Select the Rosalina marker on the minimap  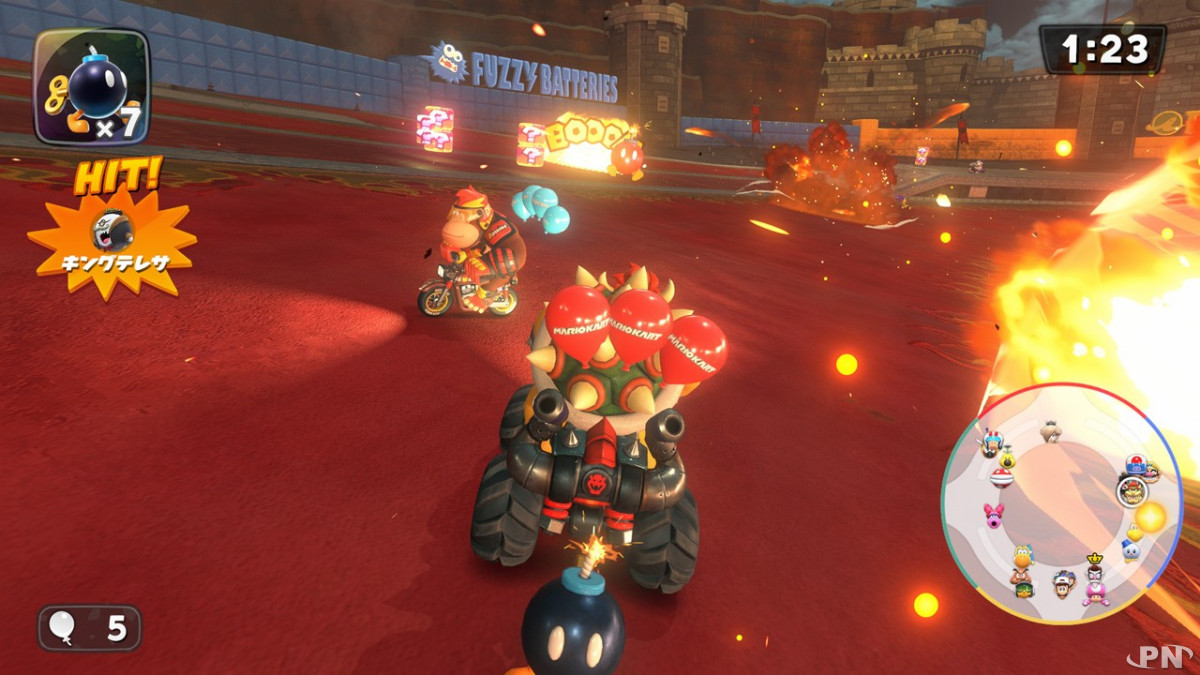click(x=1051, y=430)
